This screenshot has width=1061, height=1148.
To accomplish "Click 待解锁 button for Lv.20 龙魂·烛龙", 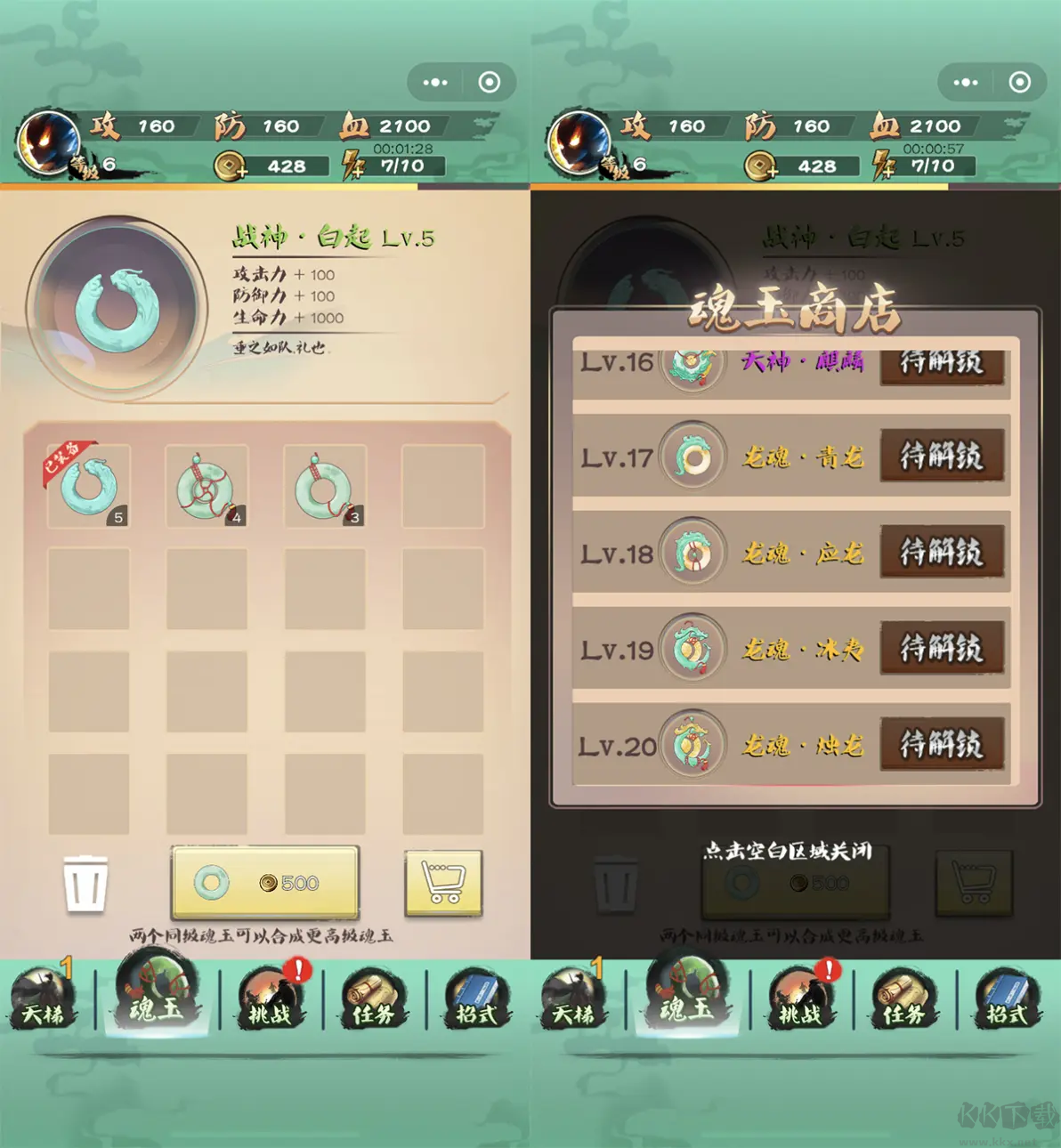I will [943, 745].
